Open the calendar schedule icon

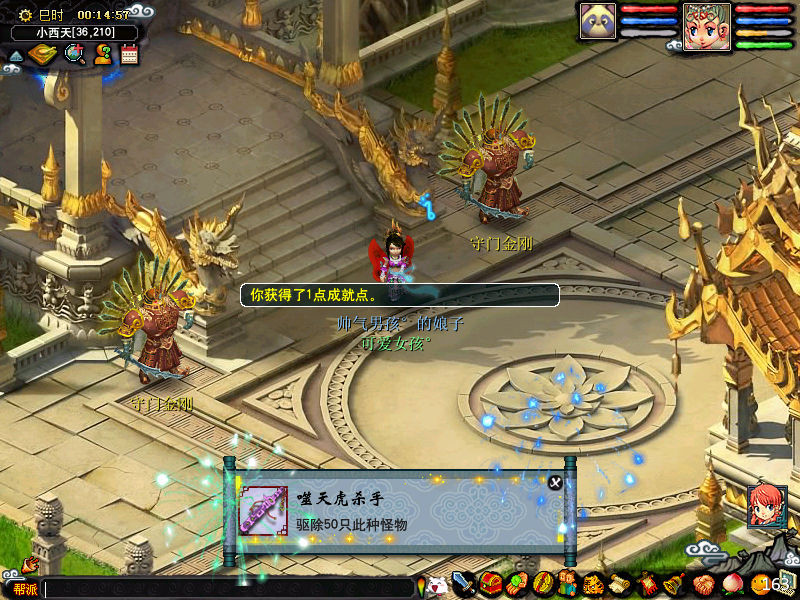(x=129, y=54)
